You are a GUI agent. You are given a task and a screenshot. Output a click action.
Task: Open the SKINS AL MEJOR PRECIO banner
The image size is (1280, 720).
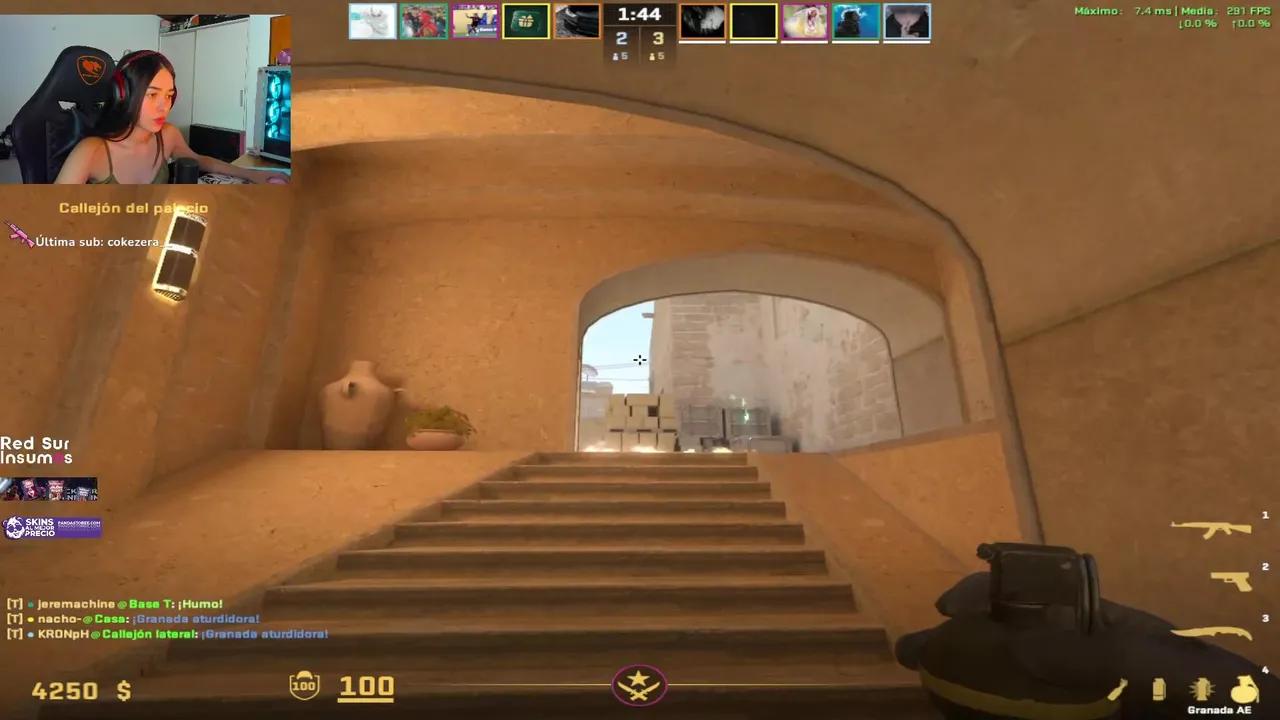[x=50, y=525]
